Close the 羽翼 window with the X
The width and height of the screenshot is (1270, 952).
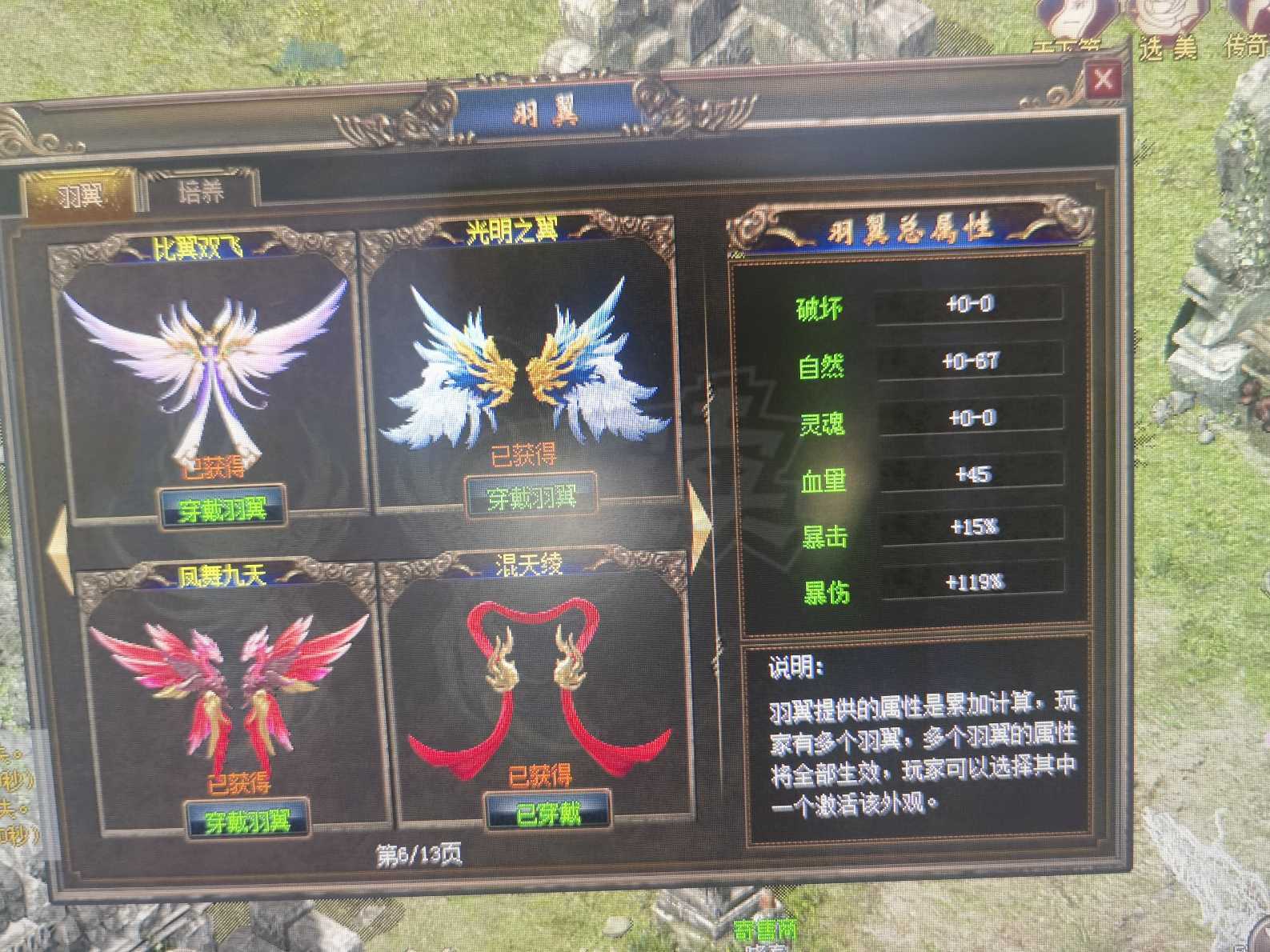coord(1105,79)
